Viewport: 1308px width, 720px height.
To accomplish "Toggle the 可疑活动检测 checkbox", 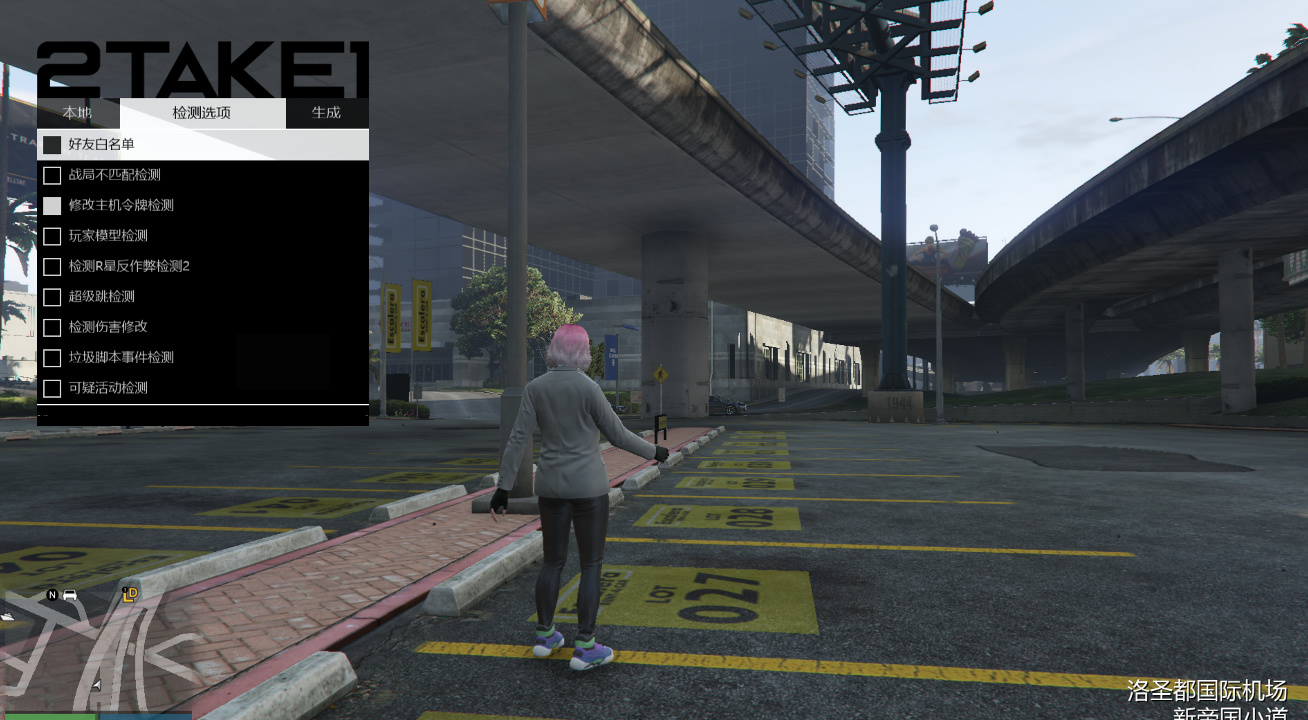I will point(53,388).
